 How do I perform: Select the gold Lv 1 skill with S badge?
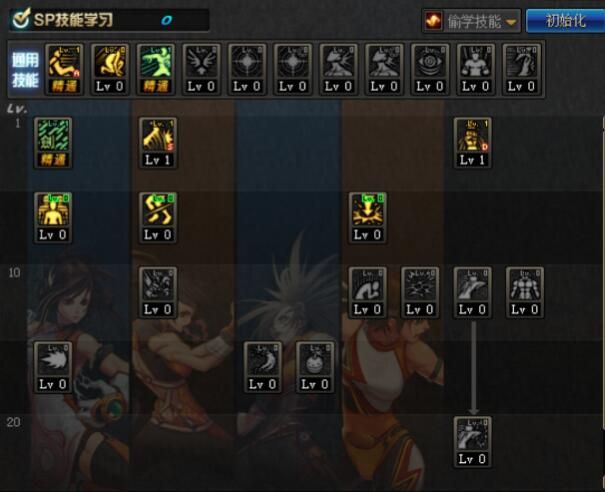coord(158,136)
